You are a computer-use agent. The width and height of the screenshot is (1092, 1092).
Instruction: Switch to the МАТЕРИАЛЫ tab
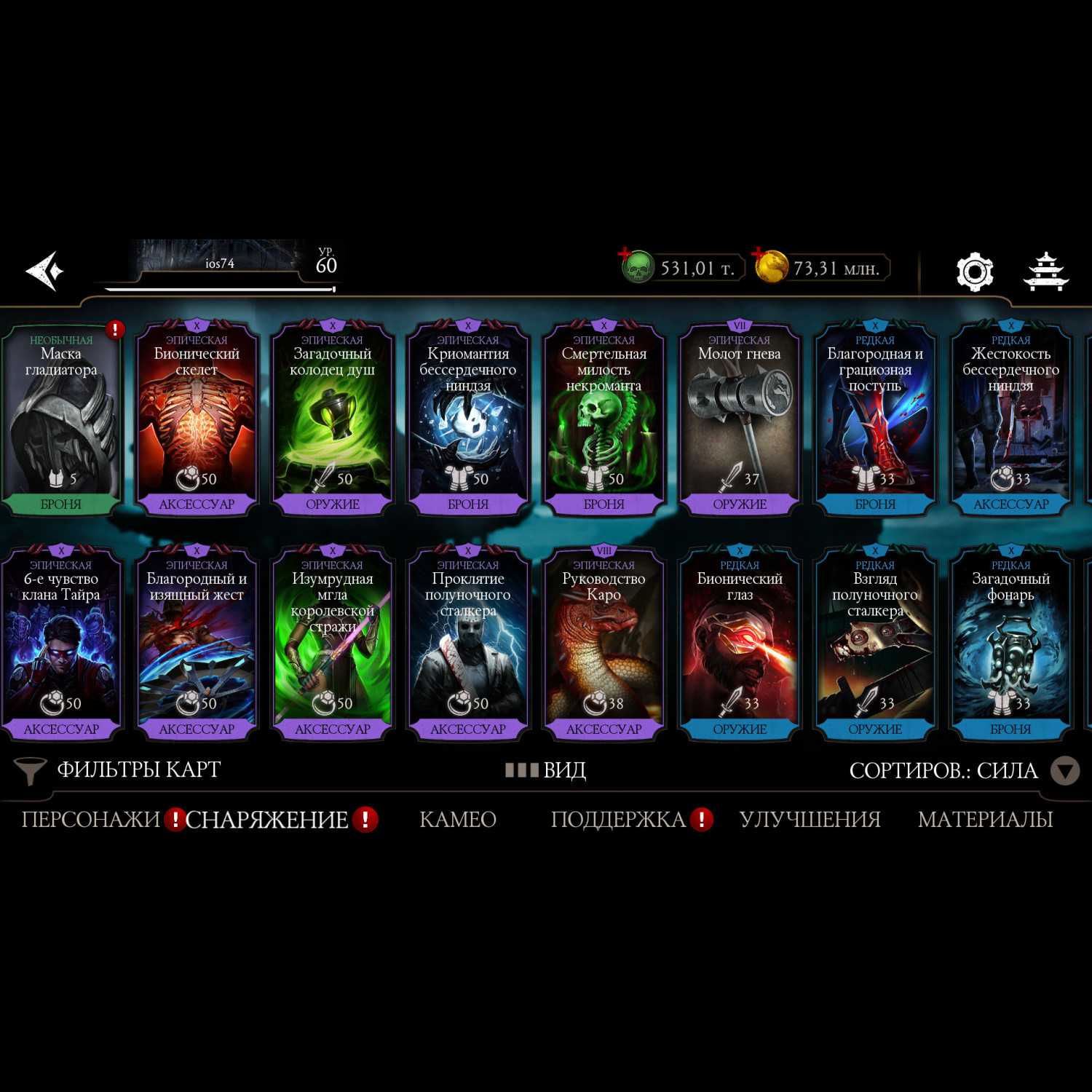(985, 820)
